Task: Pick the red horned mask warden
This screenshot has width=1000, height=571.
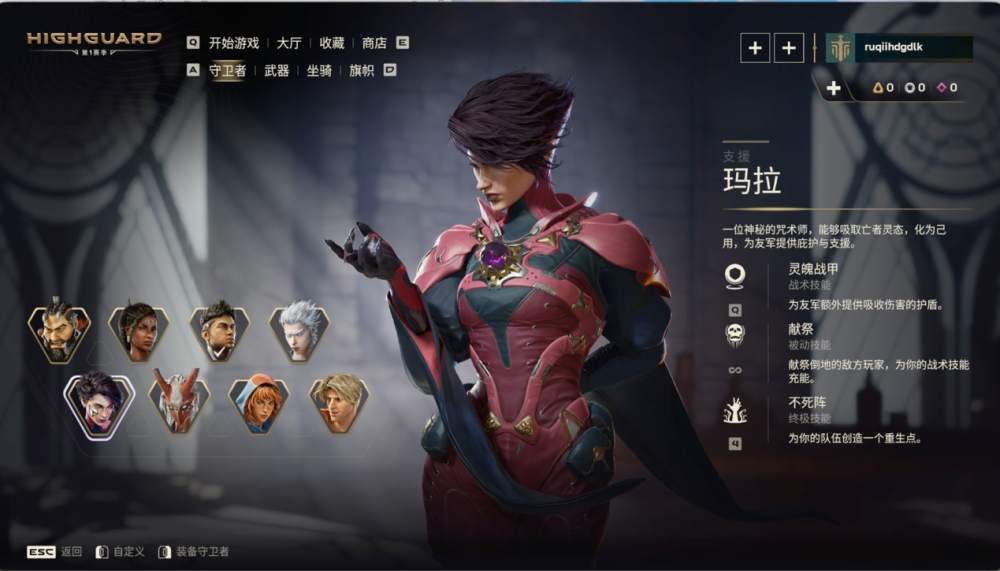Action: [179, 403]
